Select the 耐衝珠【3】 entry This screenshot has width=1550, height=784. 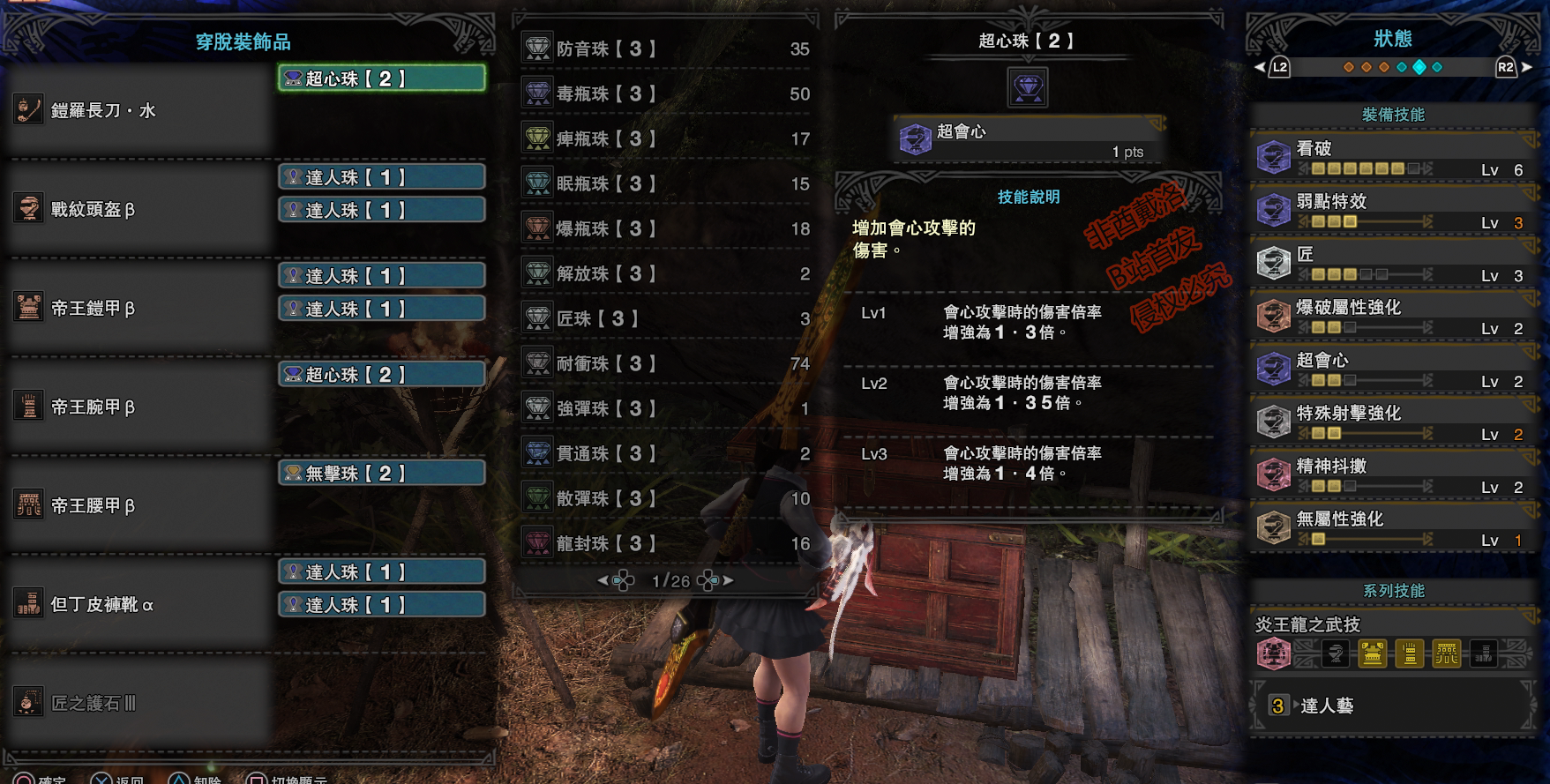tap(666, 363)
